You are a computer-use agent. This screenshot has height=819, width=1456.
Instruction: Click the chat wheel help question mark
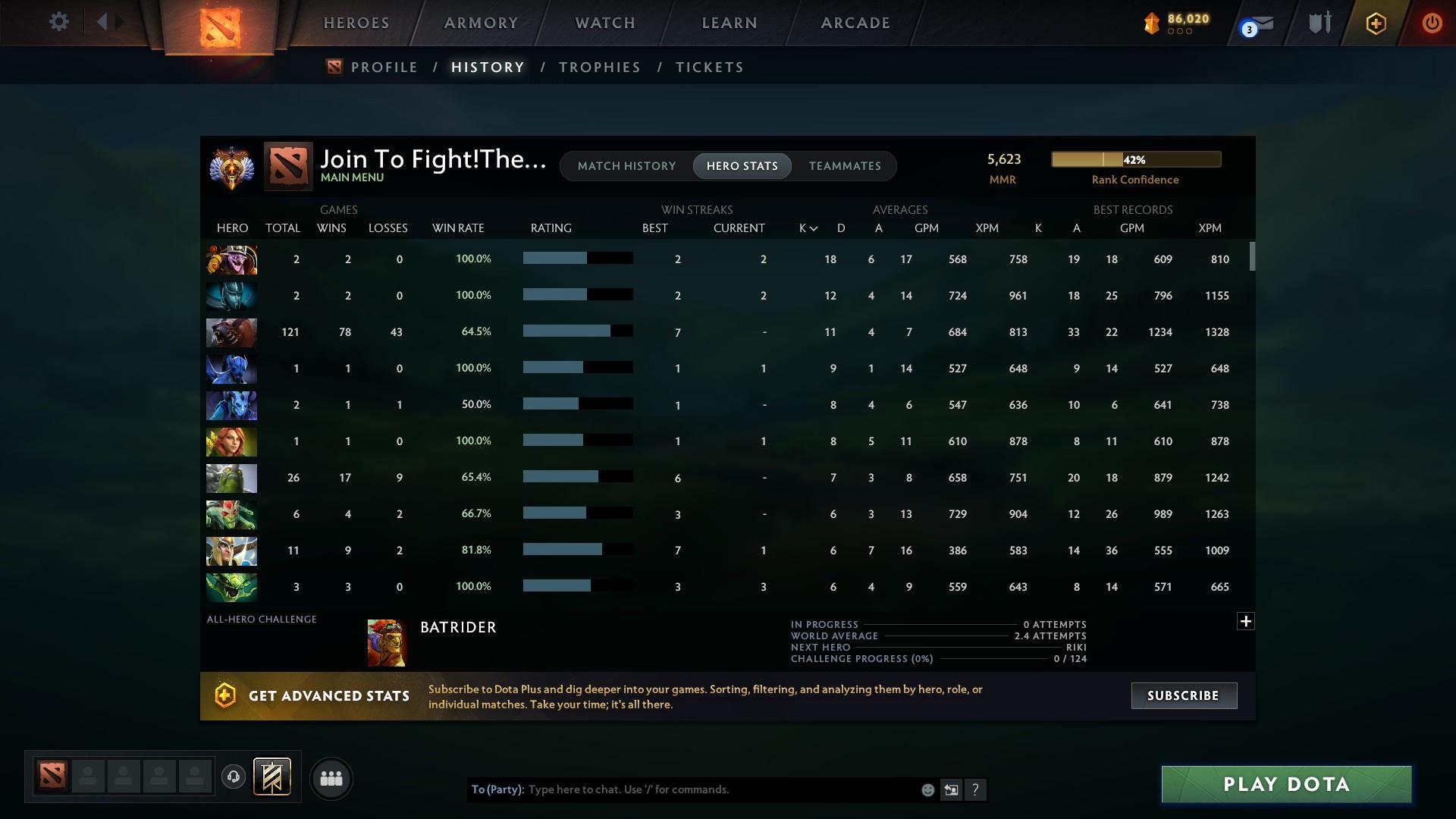pos(975,789)
